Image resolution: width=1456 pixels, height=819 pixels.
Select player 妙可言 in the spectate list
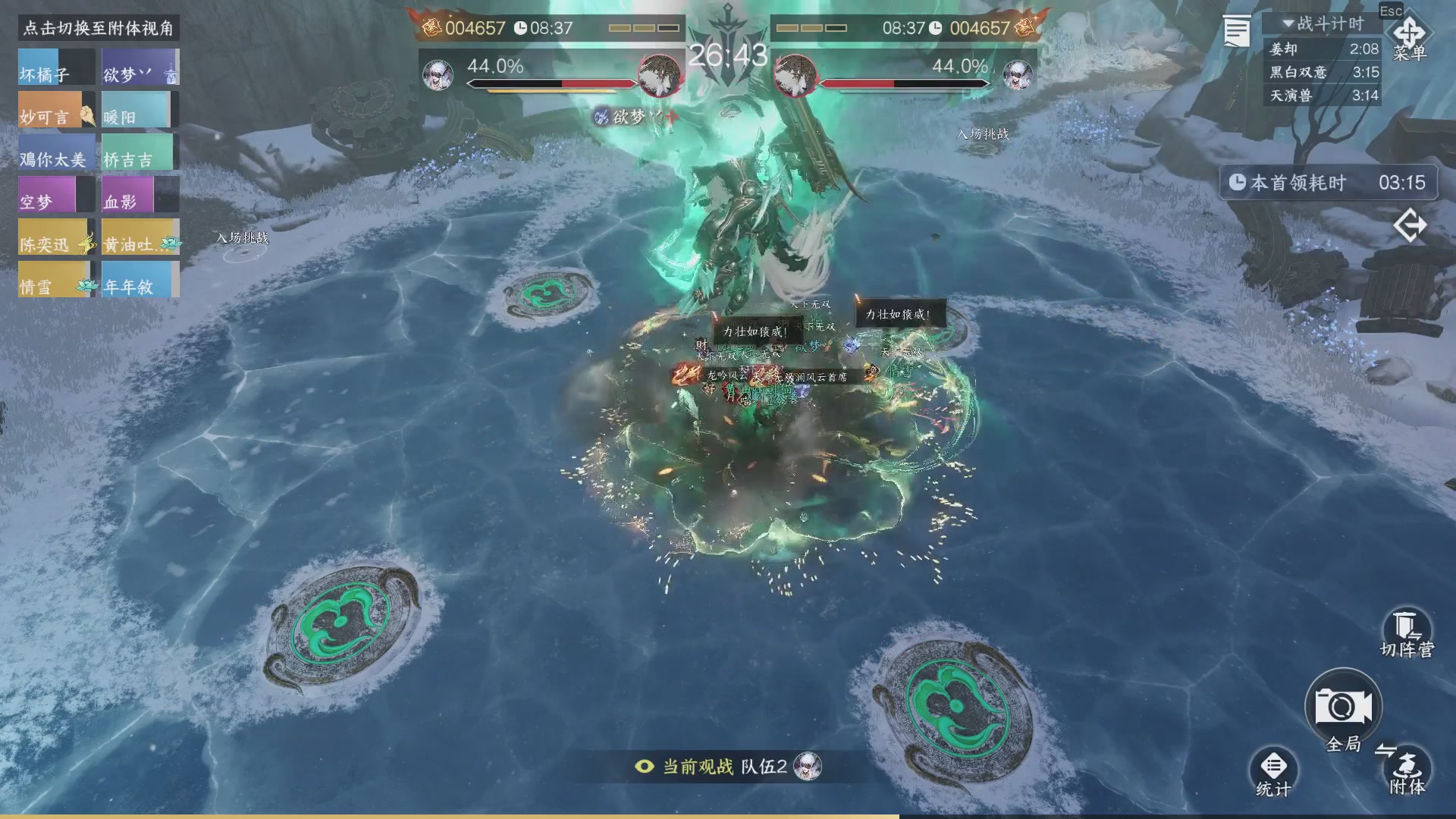click(56, 110)
